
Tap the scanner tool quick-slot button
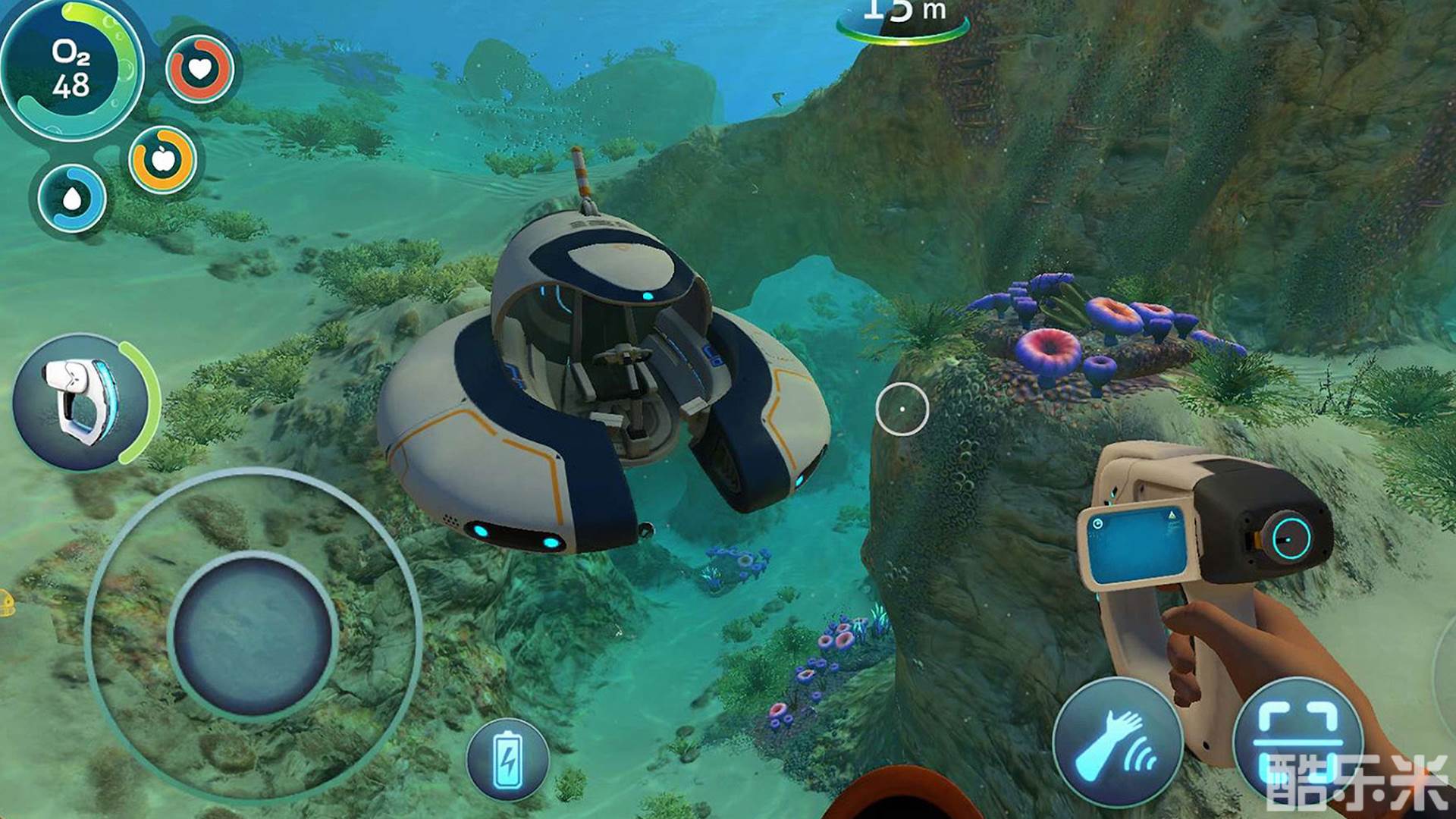82,402
